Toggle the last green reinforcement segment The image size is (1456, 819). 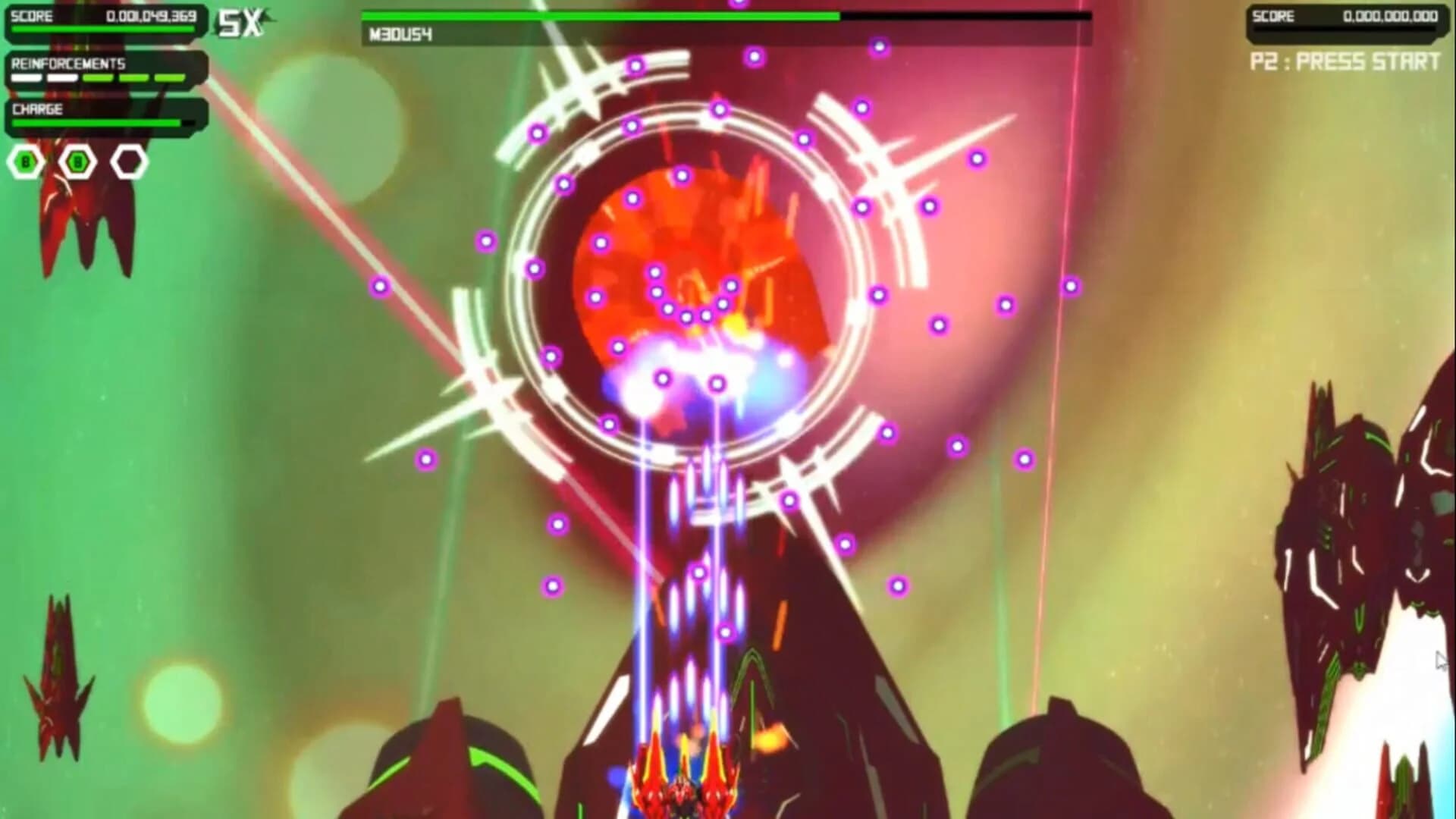[x=168, y=77]
